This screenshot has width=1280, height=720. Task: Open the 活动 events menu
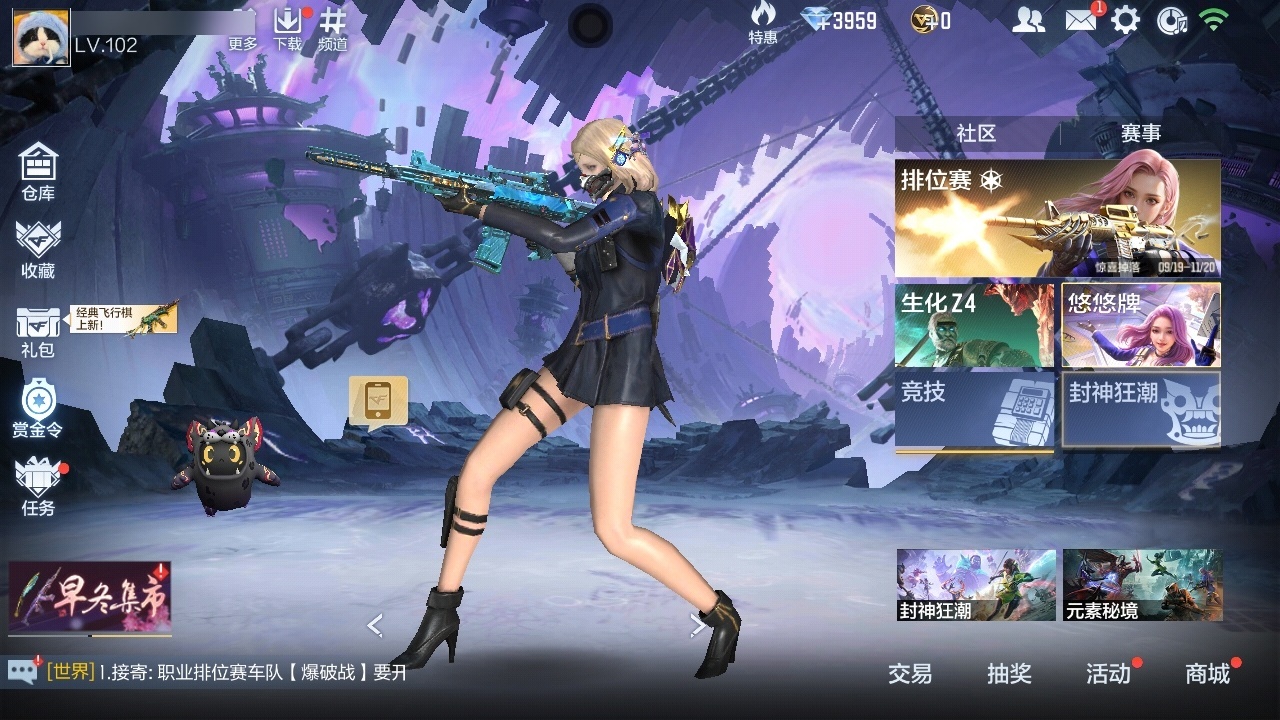[1108, 674]
